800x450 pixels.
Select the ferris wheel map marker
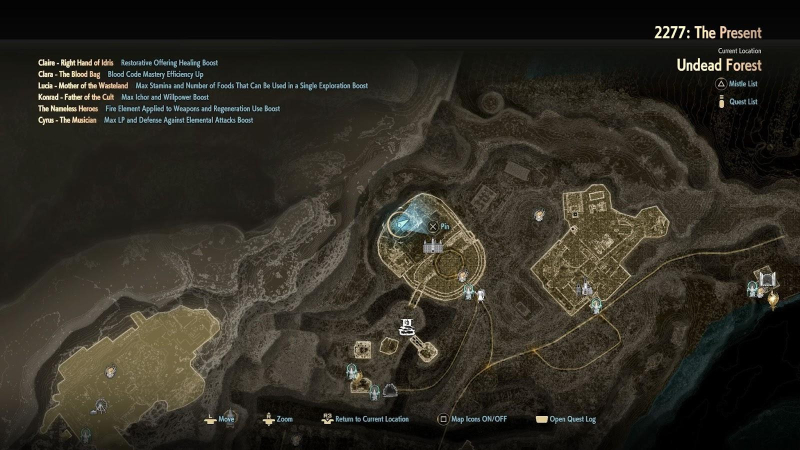point(101,406)
